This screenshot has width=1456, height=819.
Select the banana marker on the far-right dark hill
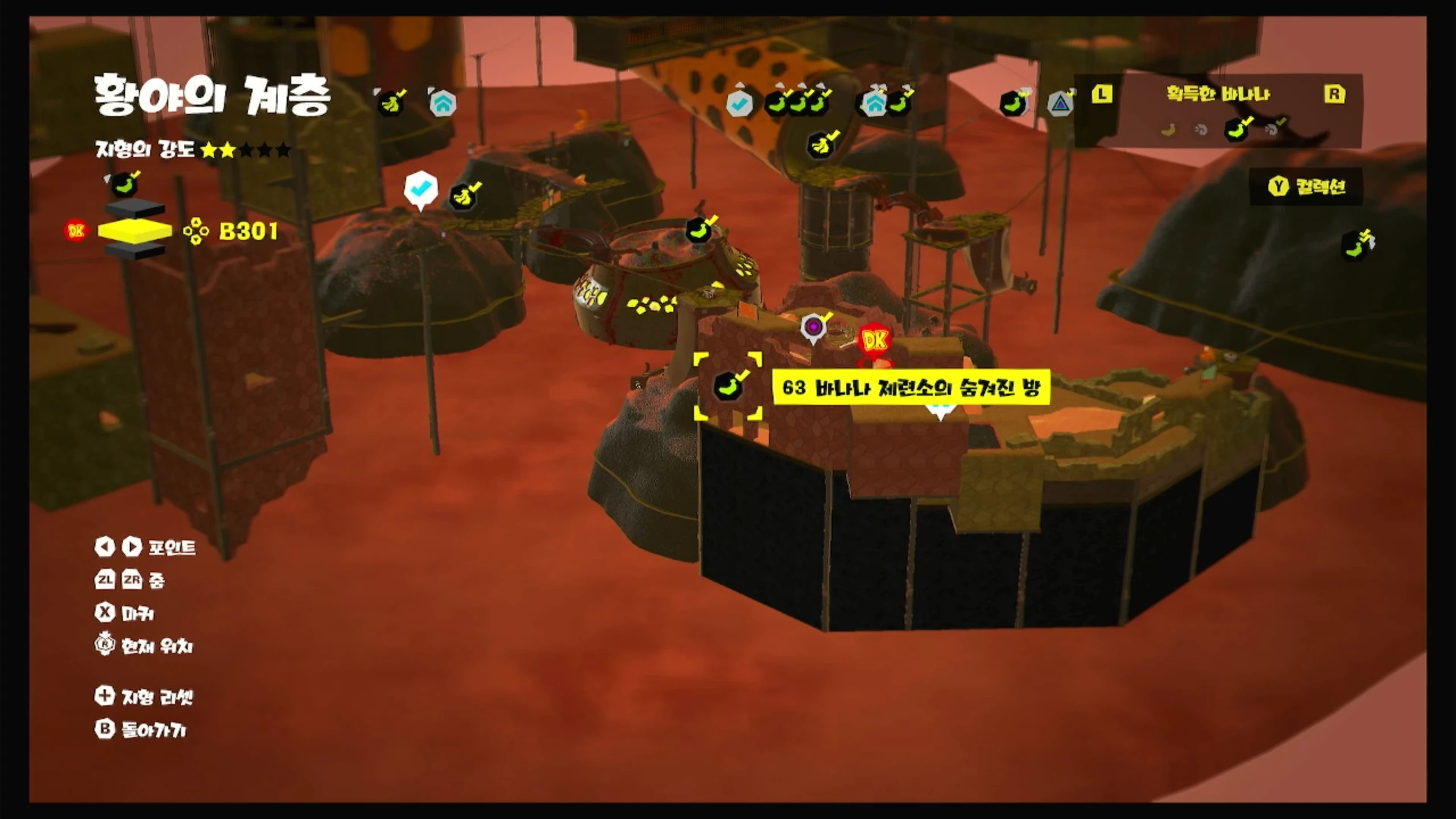(1356, 246)
